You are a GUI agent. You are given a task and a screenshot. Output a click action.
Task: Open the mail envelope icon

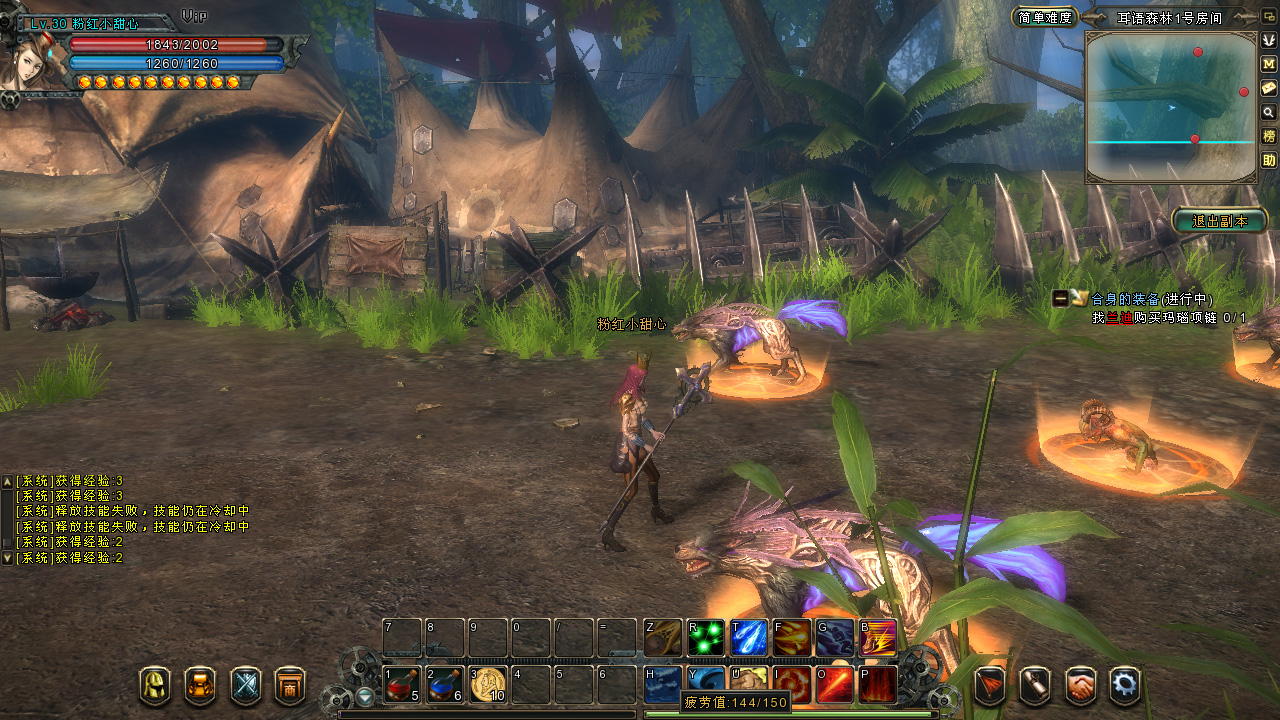(1269, 88)
